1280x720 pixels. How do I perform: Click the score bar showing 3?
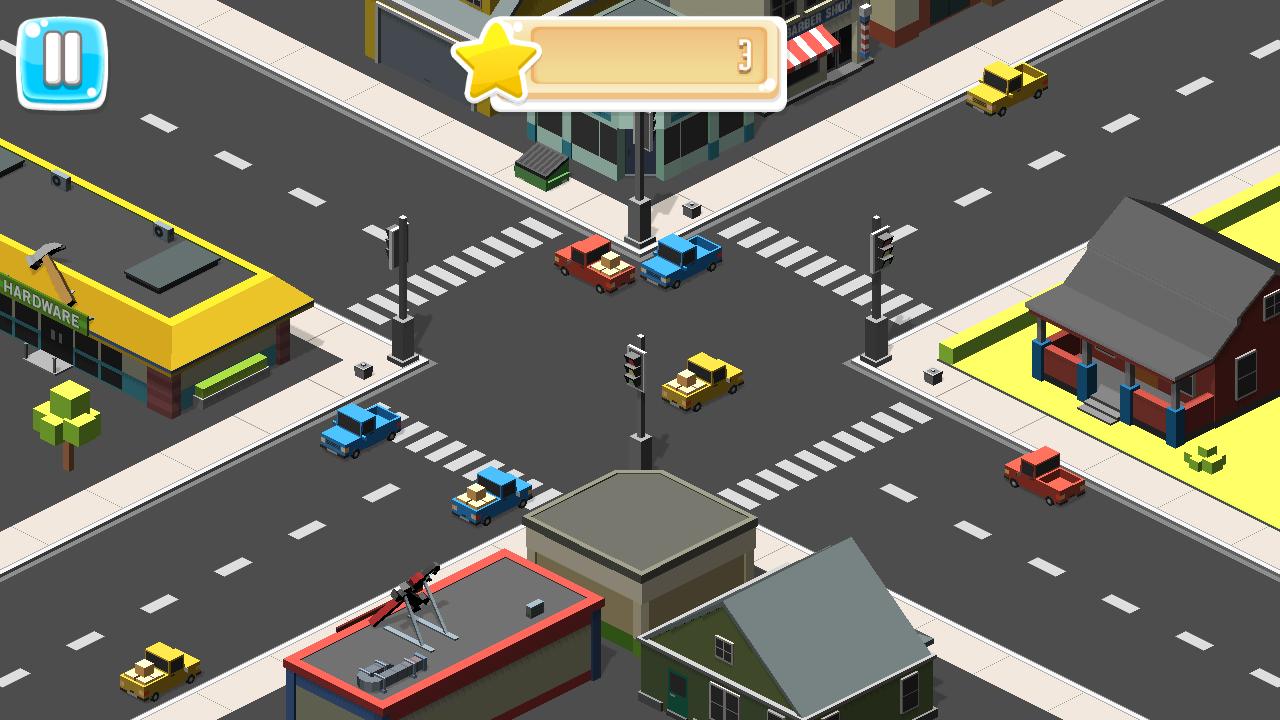point(648,60)
